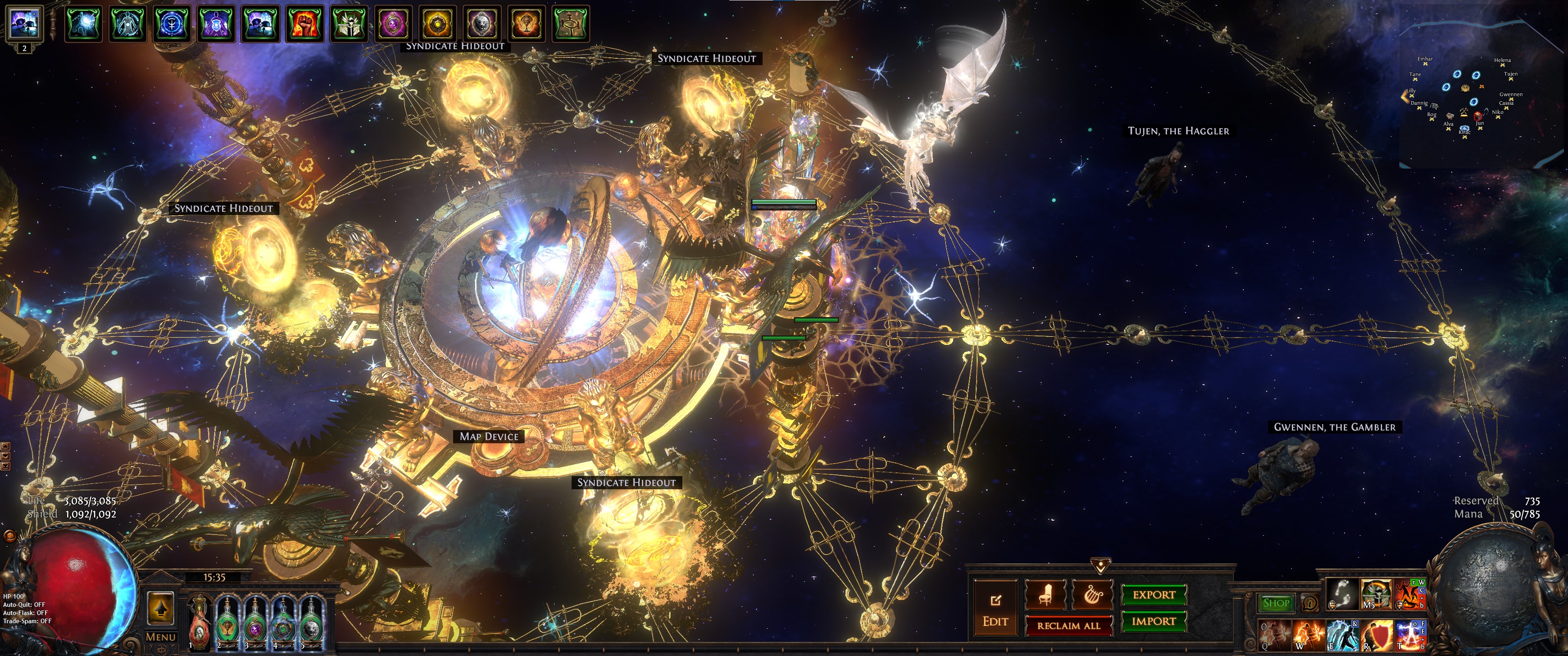Click the red fist buff icon
This screenshot has width=1568, height=656.
[304, 24]
